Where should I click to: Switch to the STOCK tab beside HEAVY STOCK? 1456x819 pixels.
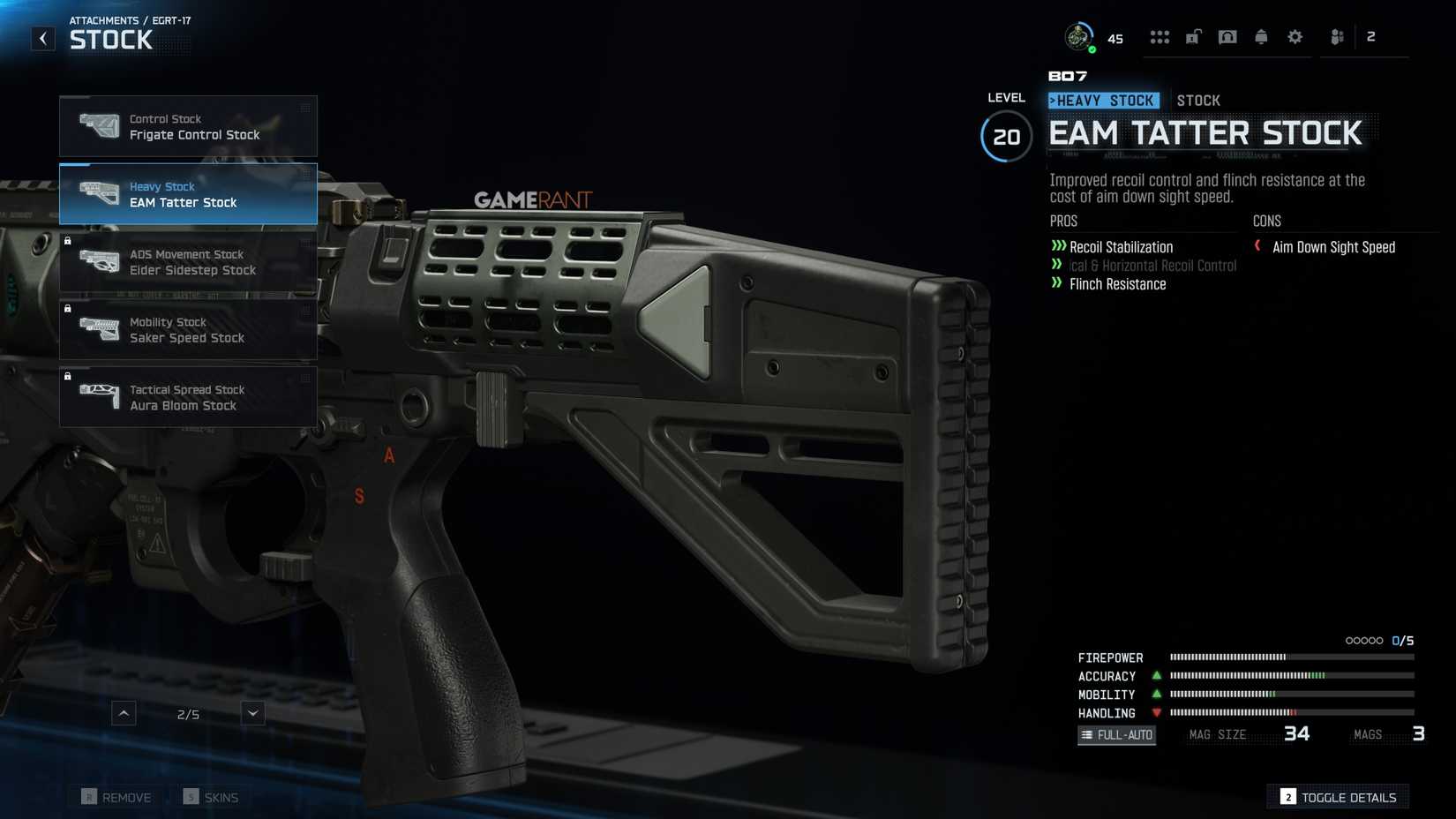[x=1198, y=100]
